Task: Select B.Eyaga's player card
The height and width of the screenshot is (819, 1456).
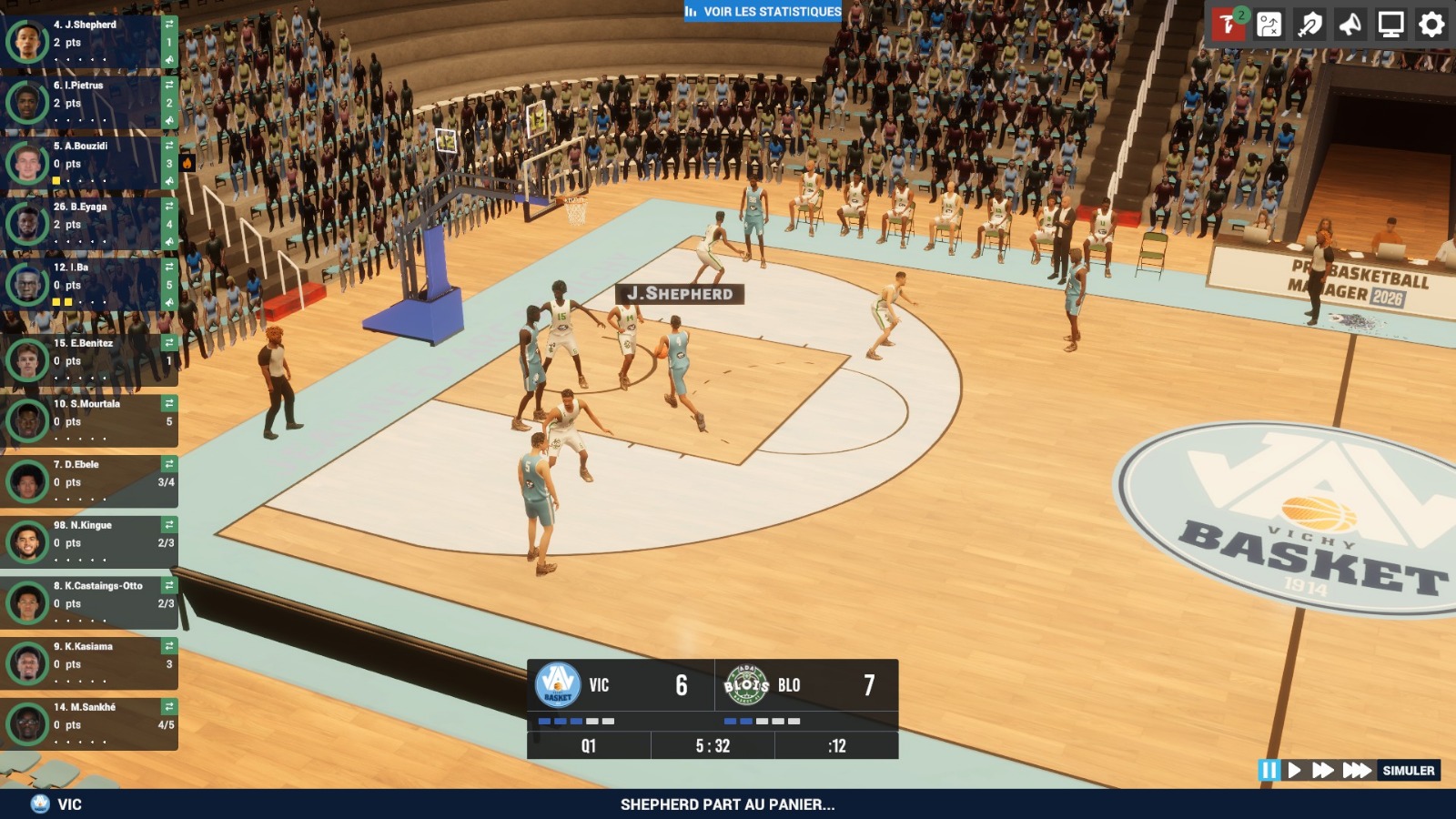Action: pos(86,223)
